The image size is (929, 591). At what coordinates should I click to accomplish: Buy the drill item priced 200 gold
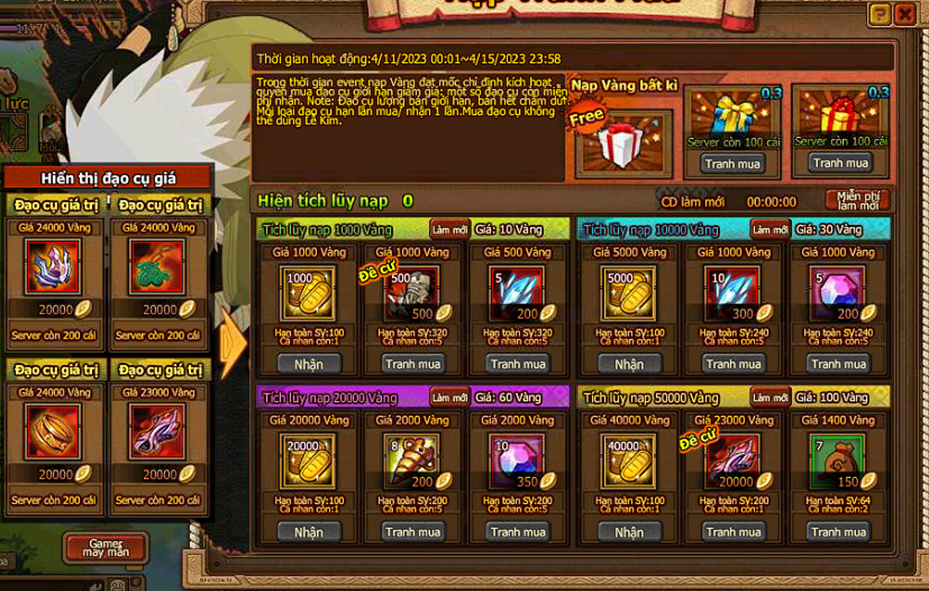click(x=413, y=532)
